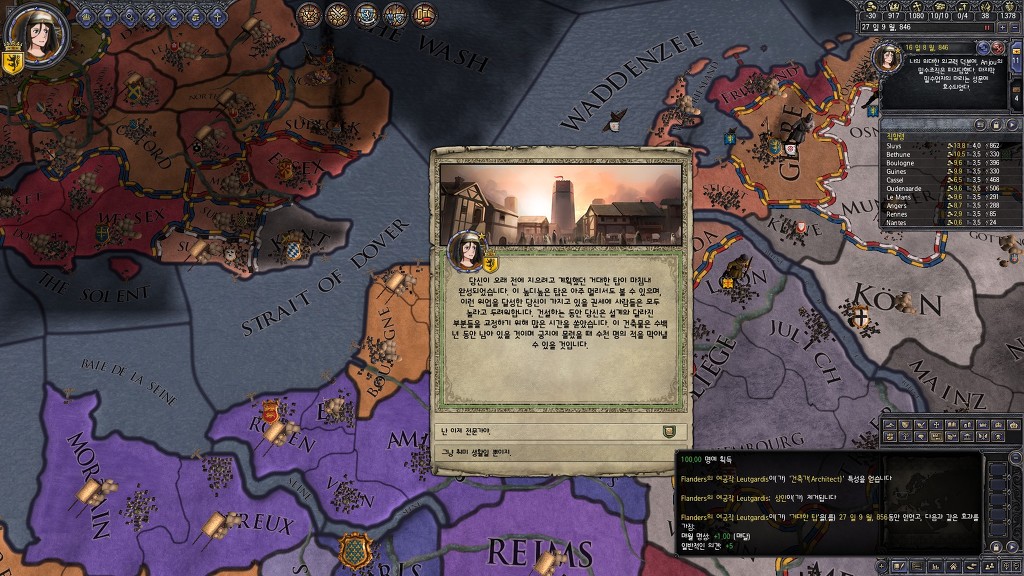1024x576 pixels.
Task: Open the red book alert icon at top
Action: pos(426,14)
